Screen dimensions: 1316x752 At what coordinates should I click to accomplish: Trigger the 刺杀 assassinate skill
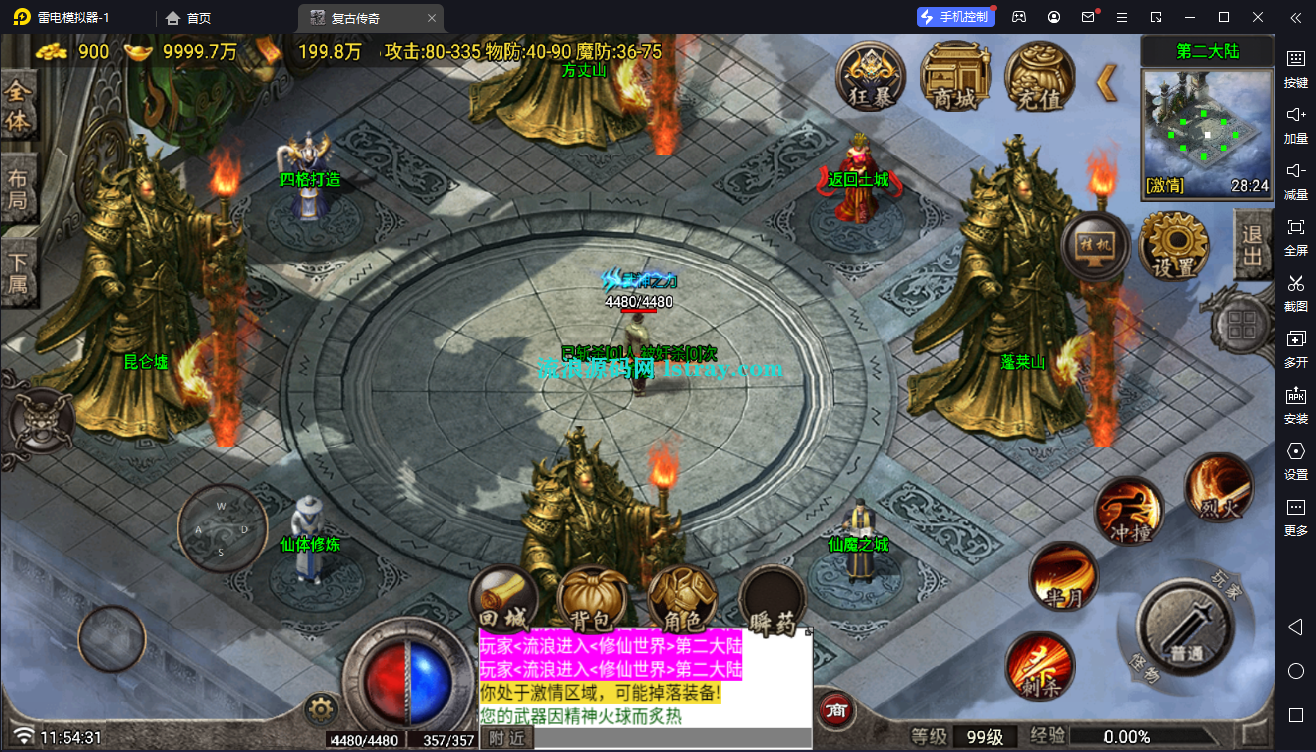pyautogui.click(x=1040, y=665)
